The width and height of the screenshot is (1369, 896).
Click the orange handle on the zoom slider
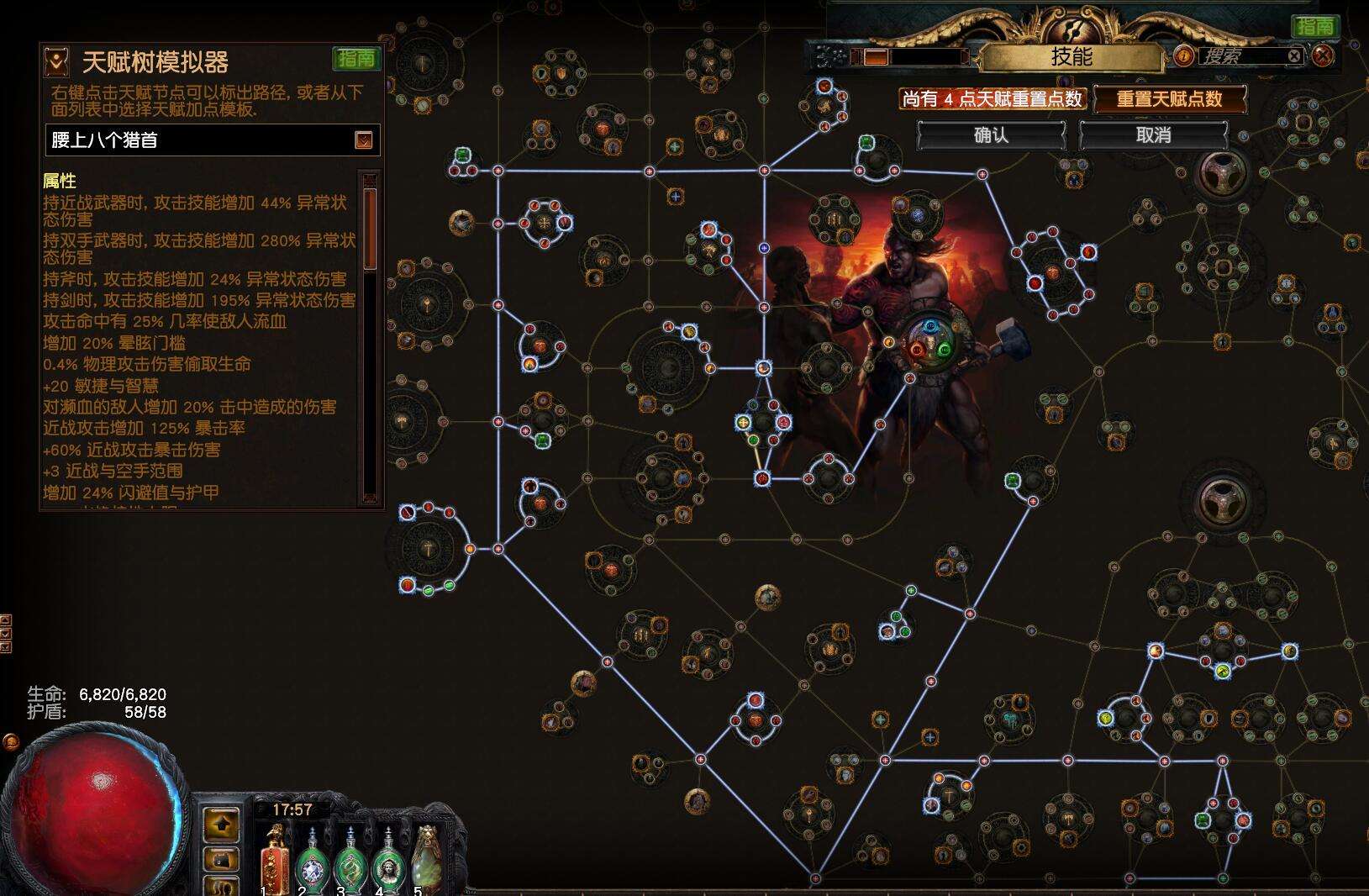[x=876, y=57]
